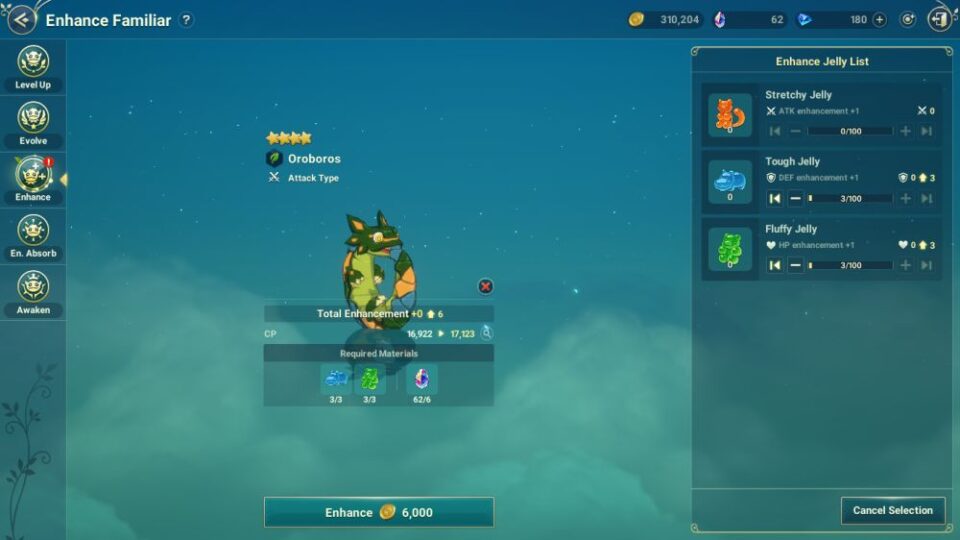Select the orange Stretchy Jelly icon
This screenshot has width=960, height=540.
[730, 115]
